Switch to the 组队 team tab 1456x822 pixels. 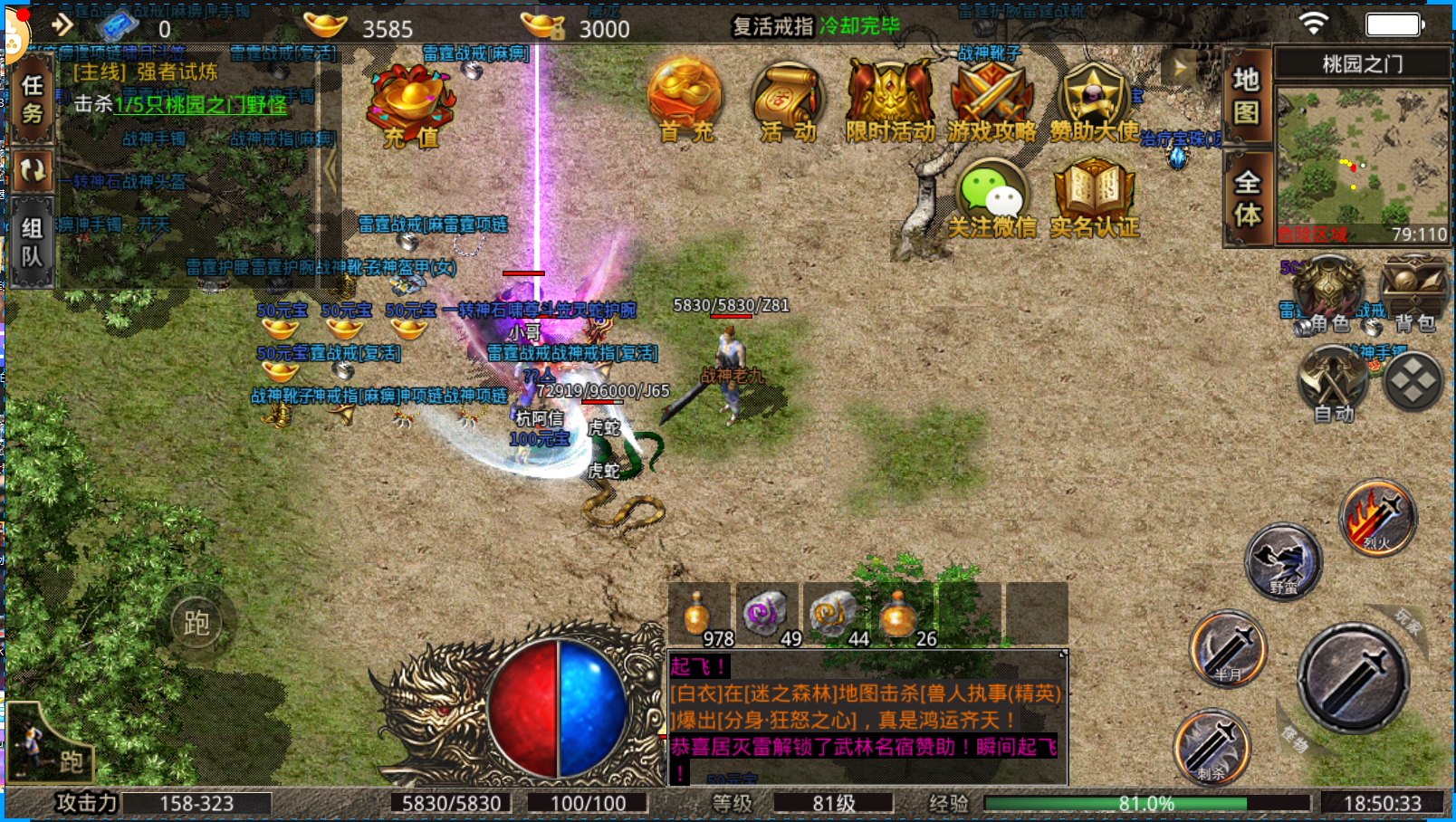32,243
